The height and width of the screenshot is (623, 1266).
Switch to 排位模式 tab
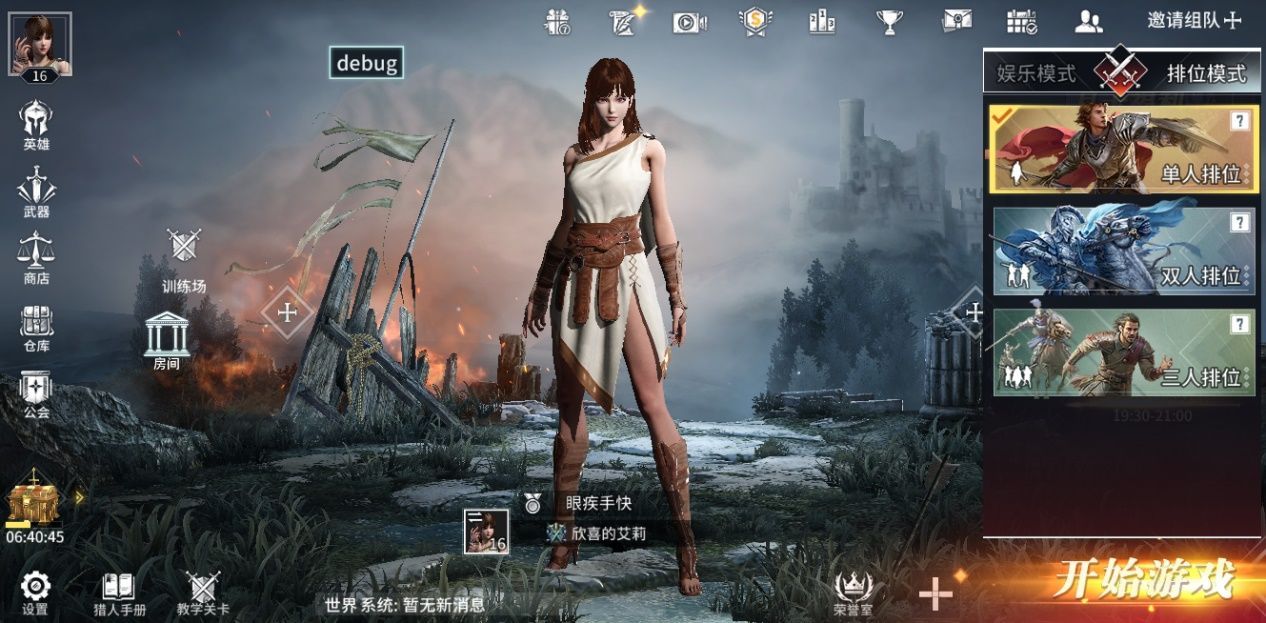click(1206, 73)
